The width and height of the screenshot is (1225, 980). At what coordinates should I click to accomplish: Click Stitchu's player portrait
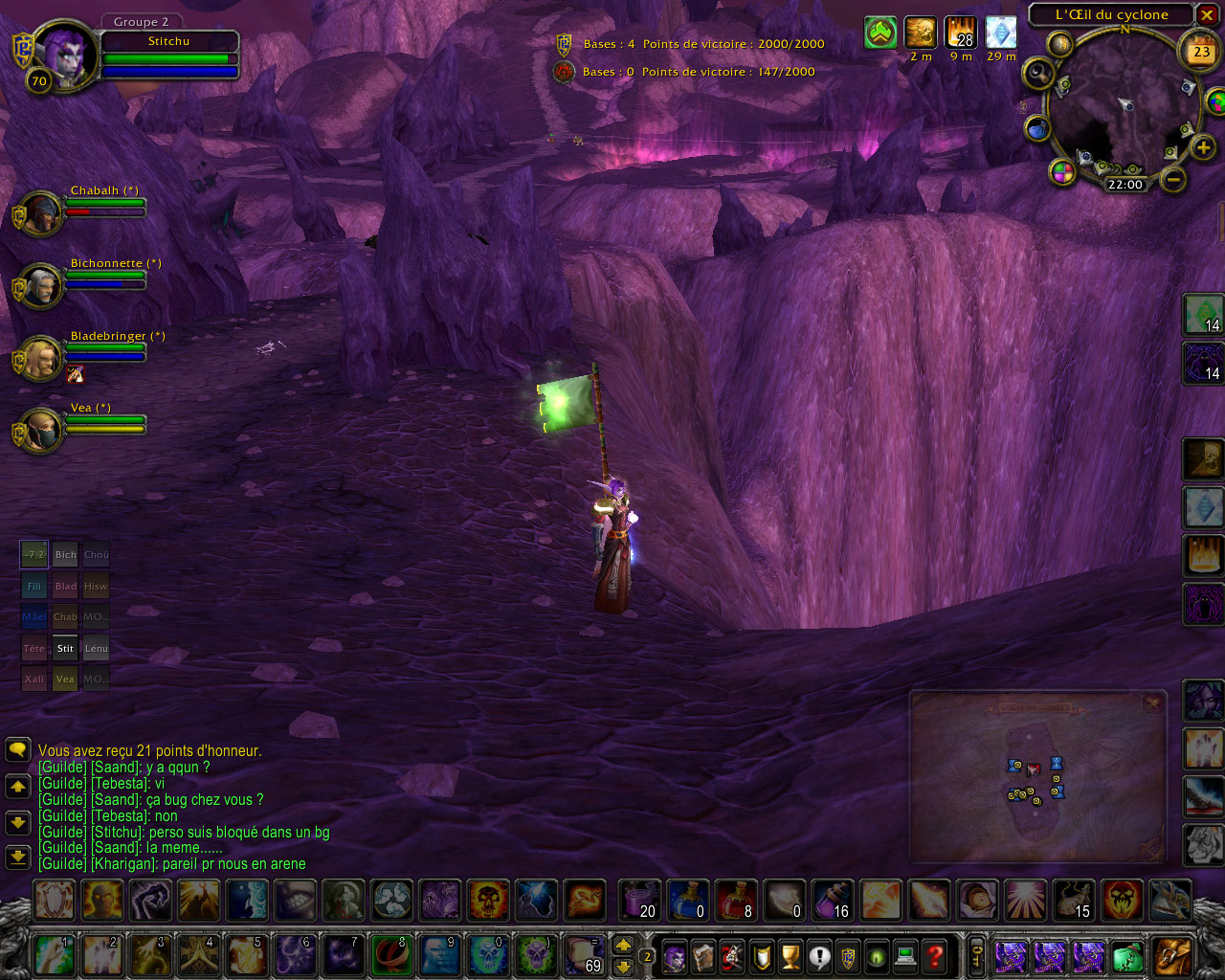click(64, 54)
